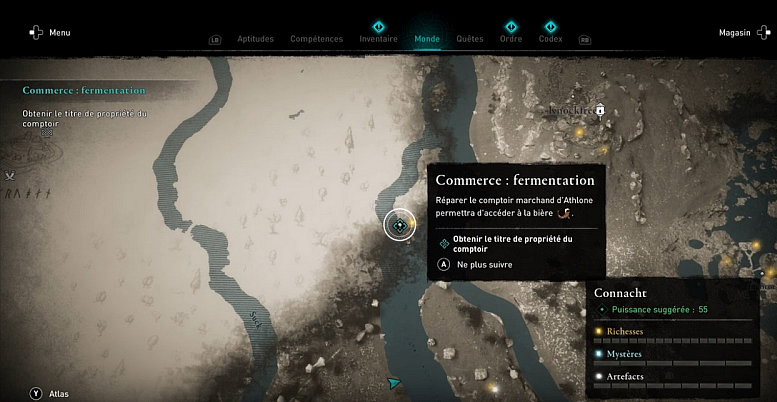The image size is (777, 402).
Task: Switch to the Aptitudes tab
Action: (x=255, y=39)
